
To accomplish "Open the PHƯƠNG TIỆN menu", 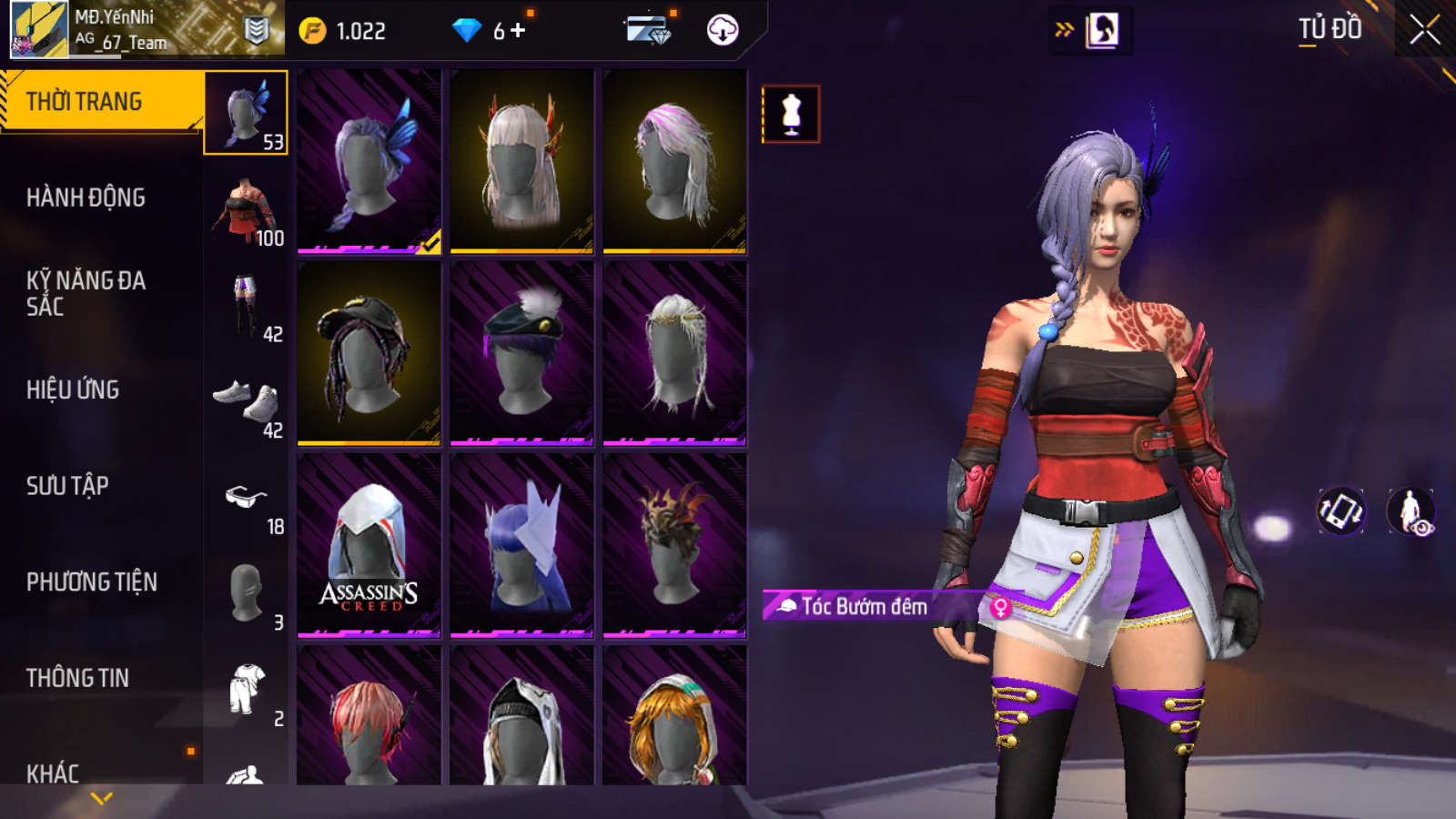I will [x=91, y=582].
